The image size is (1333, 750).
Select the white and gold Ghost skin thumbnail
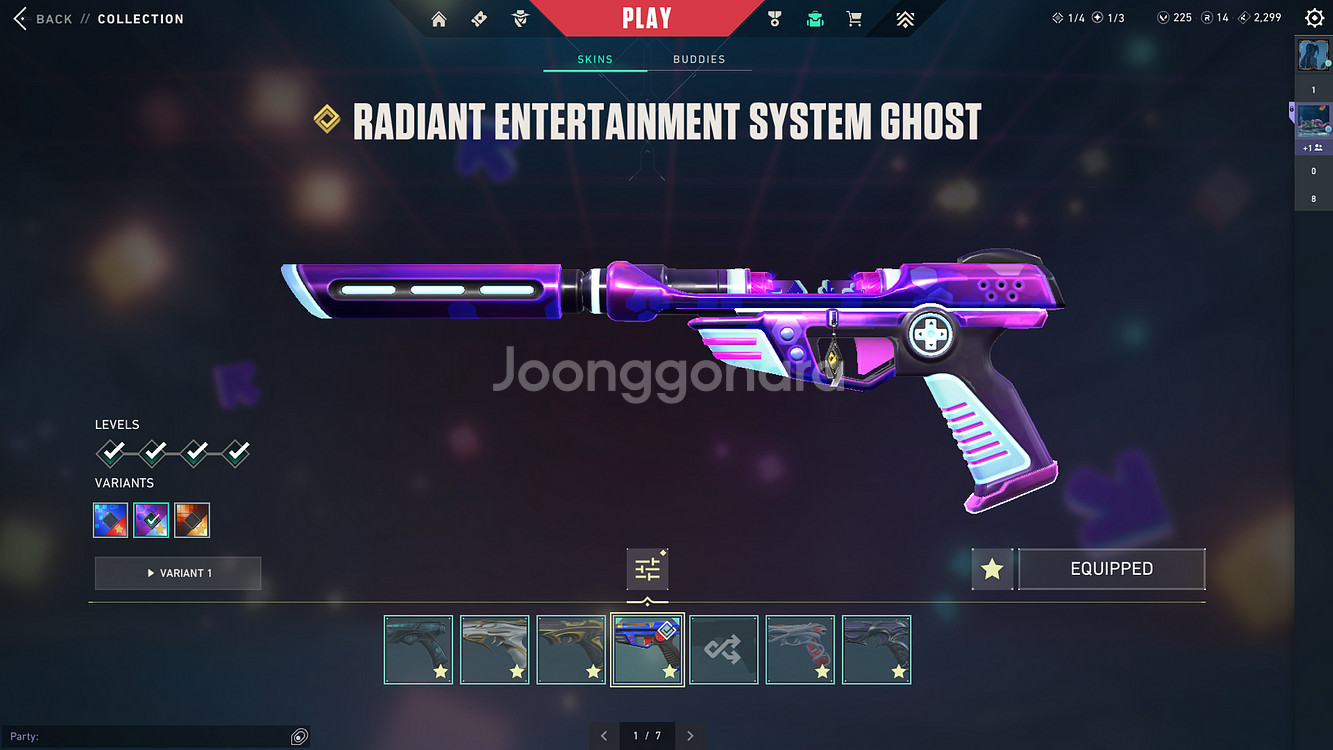click(x=495, y=650)
